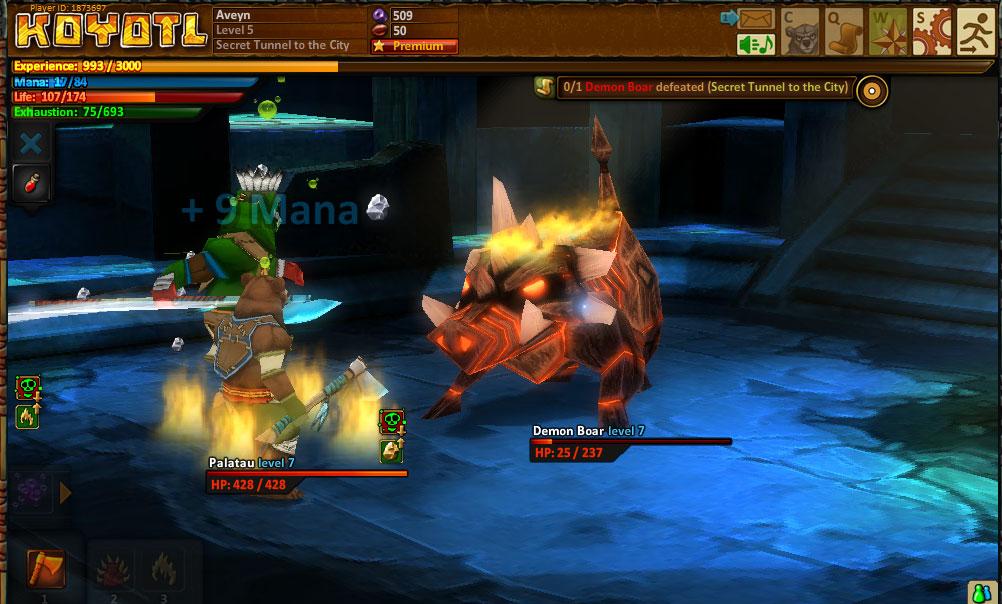Expand the purple skill panel arrow

66,493
